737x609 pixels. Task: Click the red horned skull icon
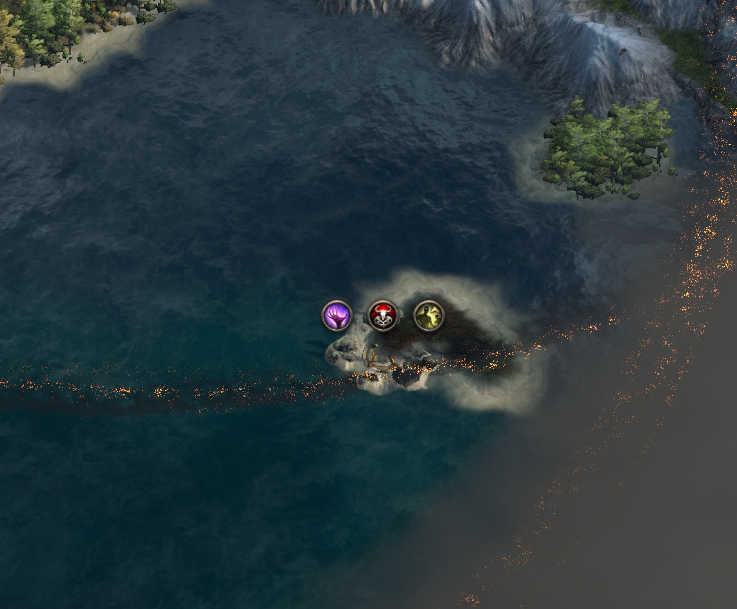pos(383,316)
